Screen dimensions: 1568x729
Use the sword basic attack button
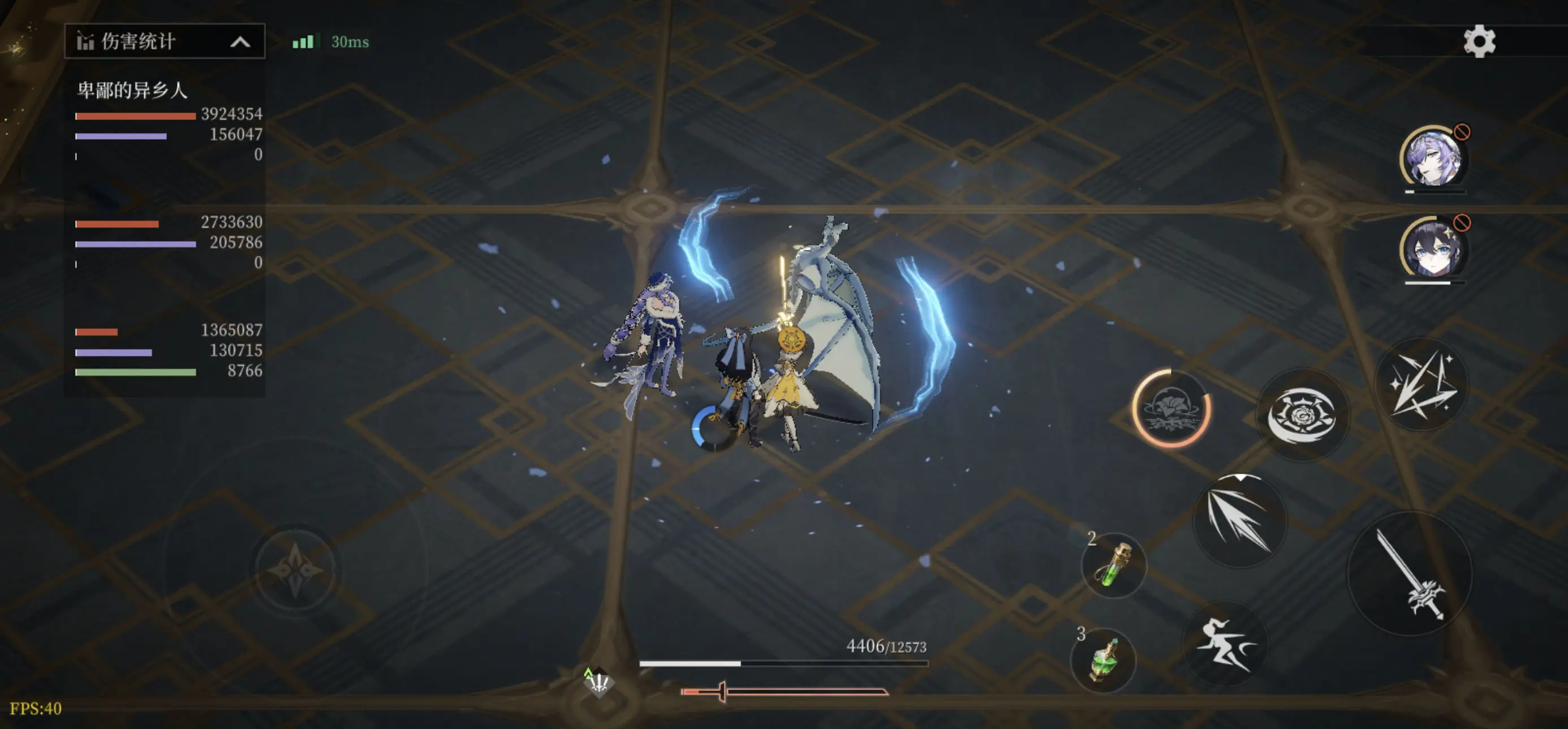1410,574
